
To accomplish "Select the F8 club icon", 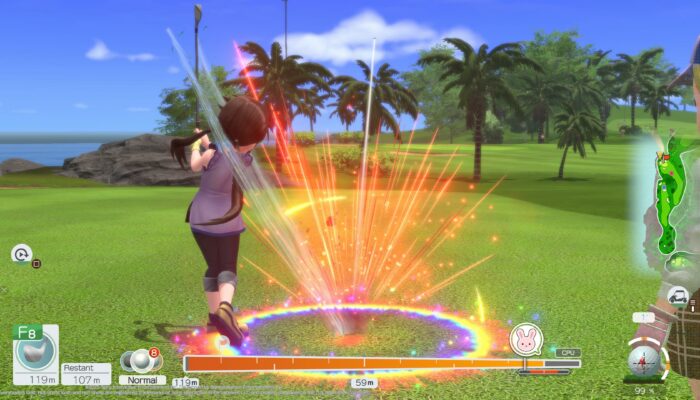I will click(x=34, y=348).
